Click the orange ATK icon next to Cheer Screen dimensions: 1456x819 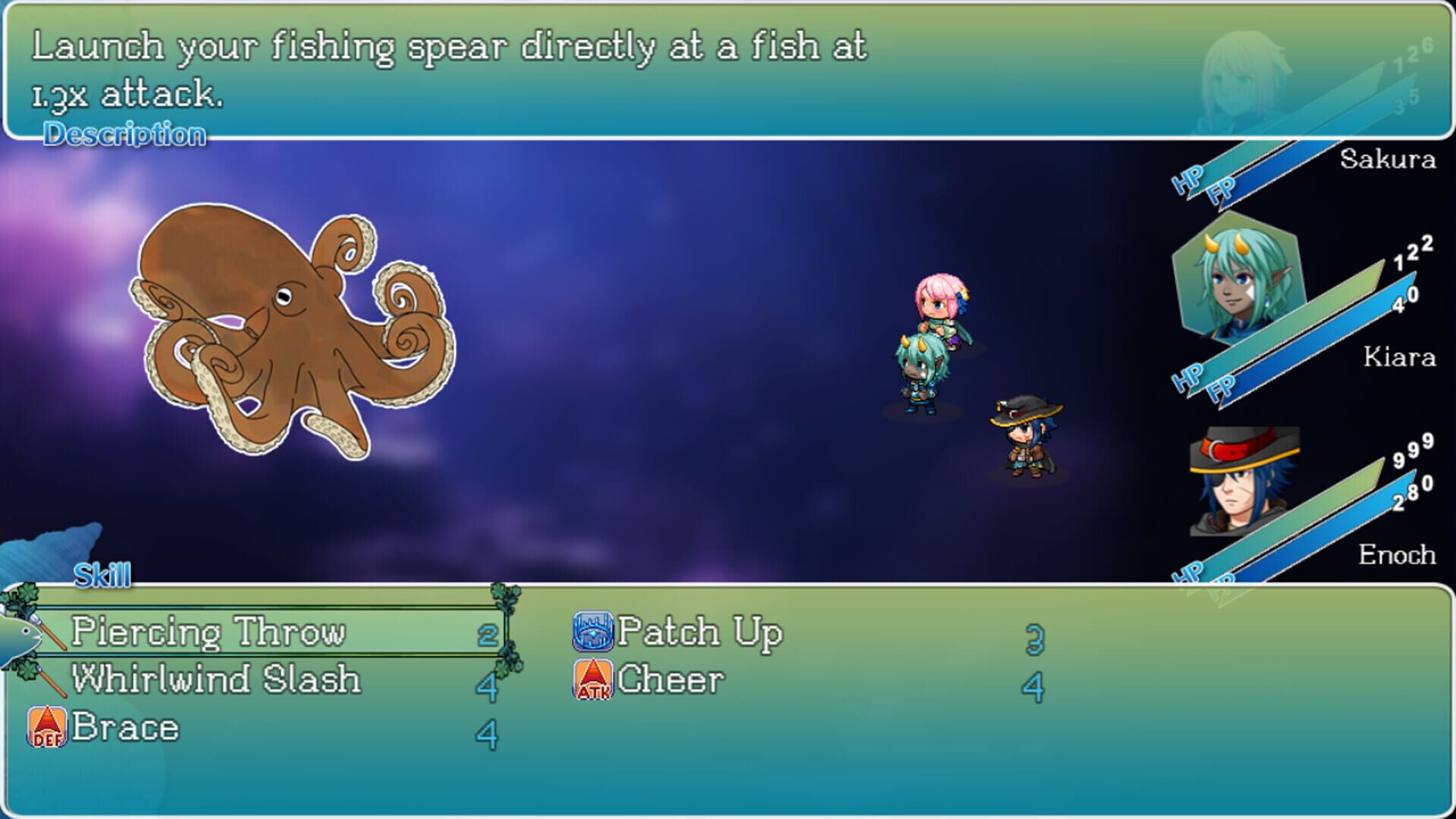(x=593, y=679)
